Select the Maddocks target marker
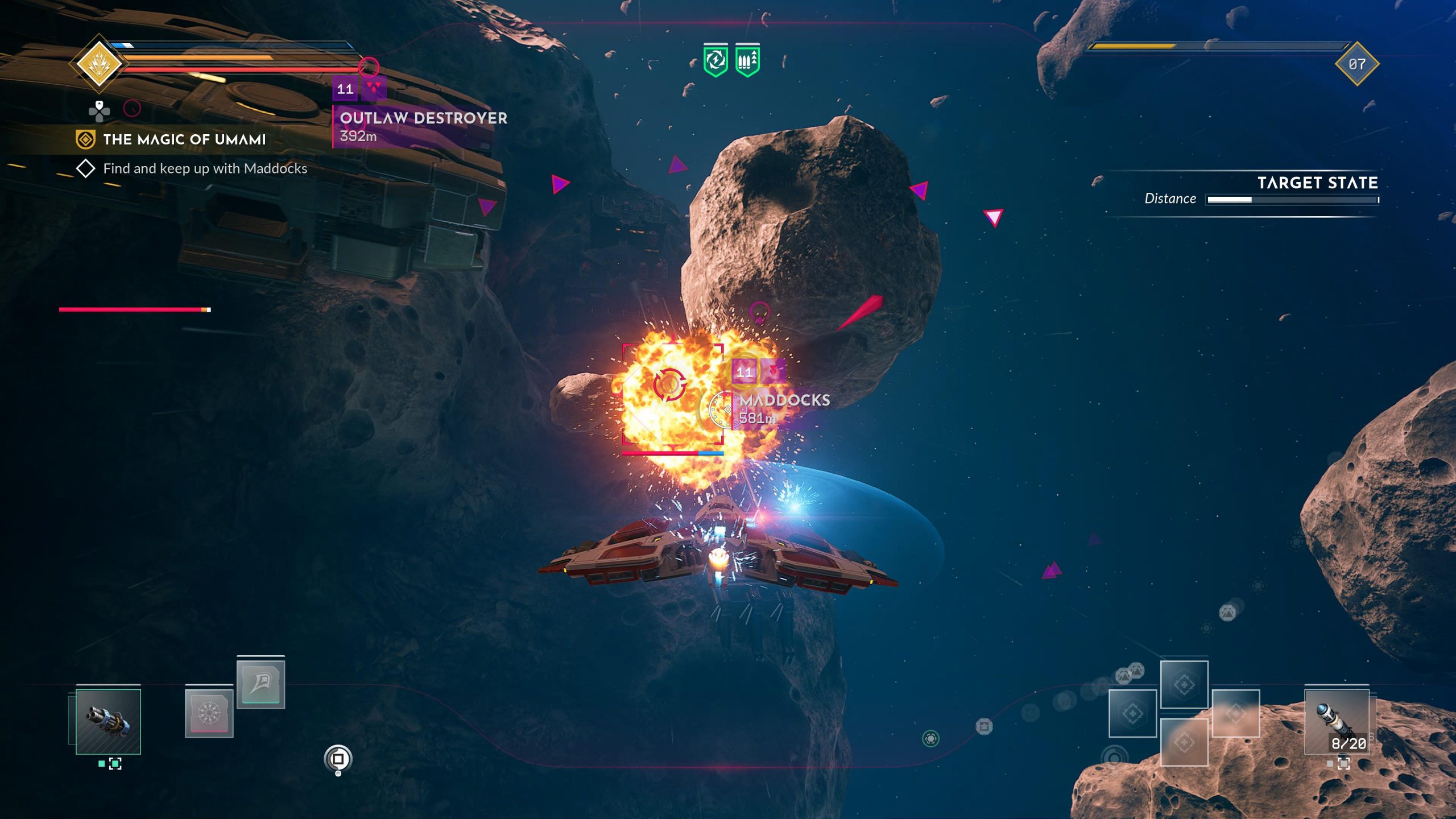The image size is (1456, 819). pos(783,400)
